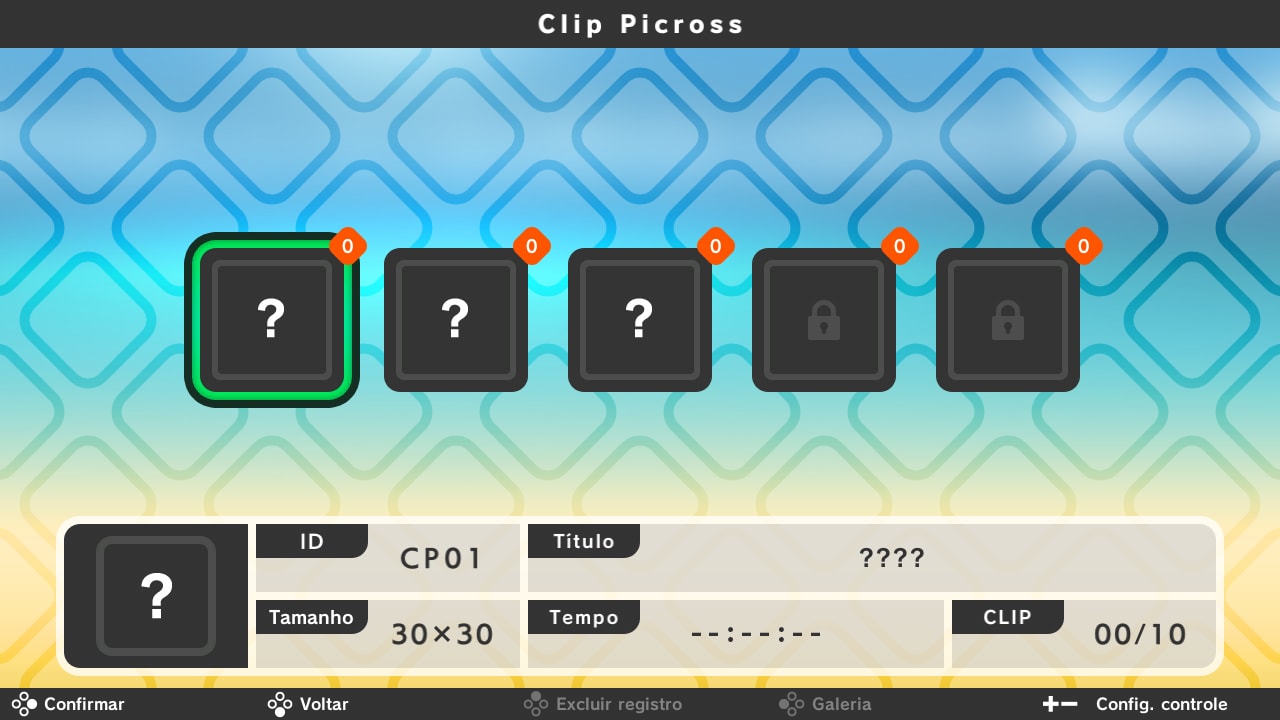Click the first locked padlock clip tile
The width and height of the screenshot is (1280, 720).
click(x=824, y=319)
